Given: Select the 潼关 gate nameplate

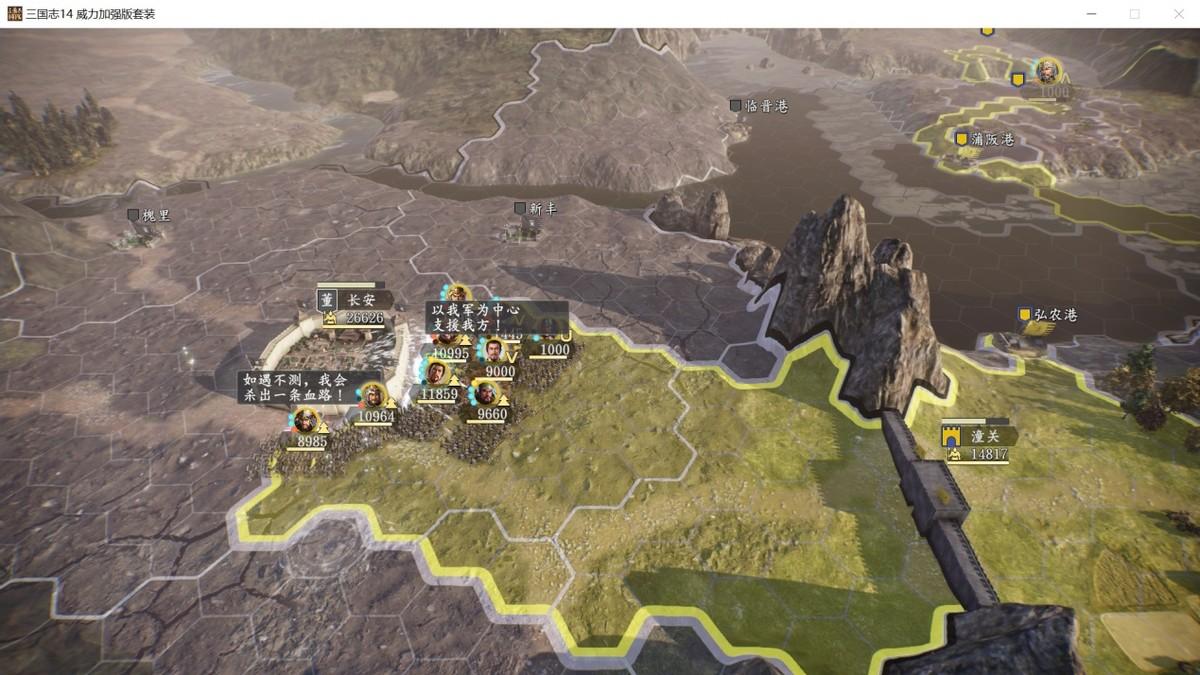Looking at the screenshot, I should [x=982, y=436].
